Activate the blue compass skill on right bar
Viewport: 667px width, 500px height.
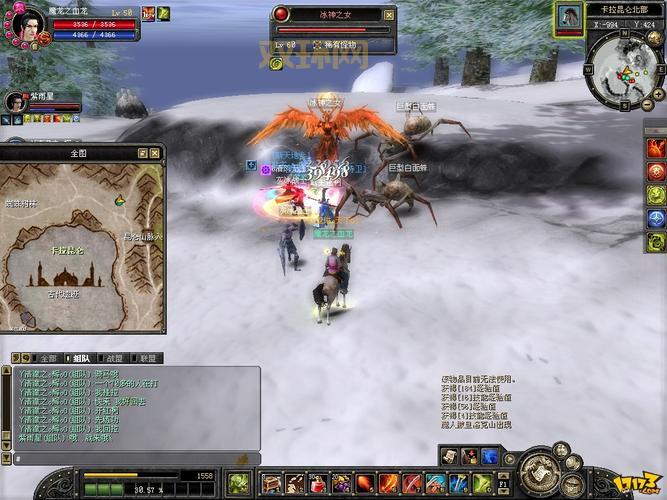656,218
